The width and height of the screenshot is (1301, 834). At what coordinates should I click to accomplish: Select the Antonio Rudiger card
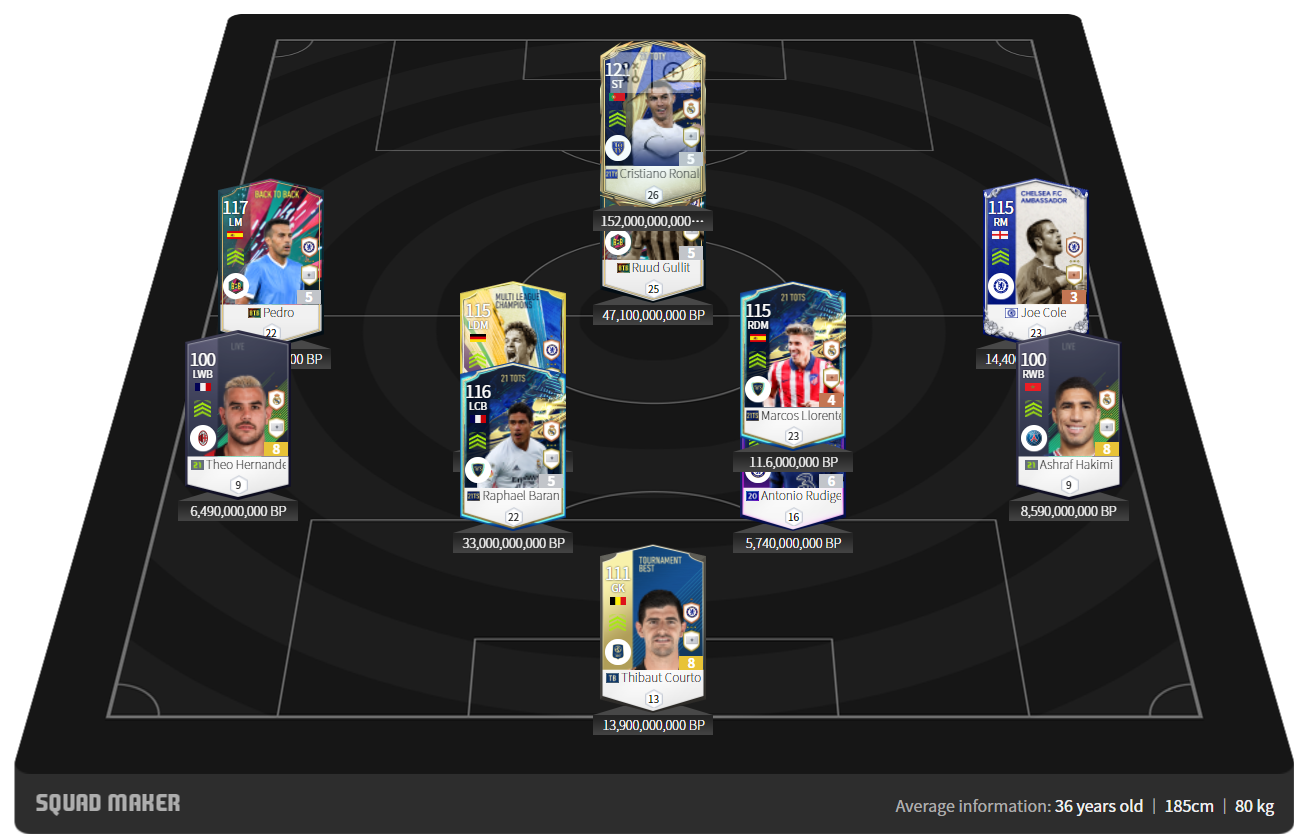click(793, 498)
